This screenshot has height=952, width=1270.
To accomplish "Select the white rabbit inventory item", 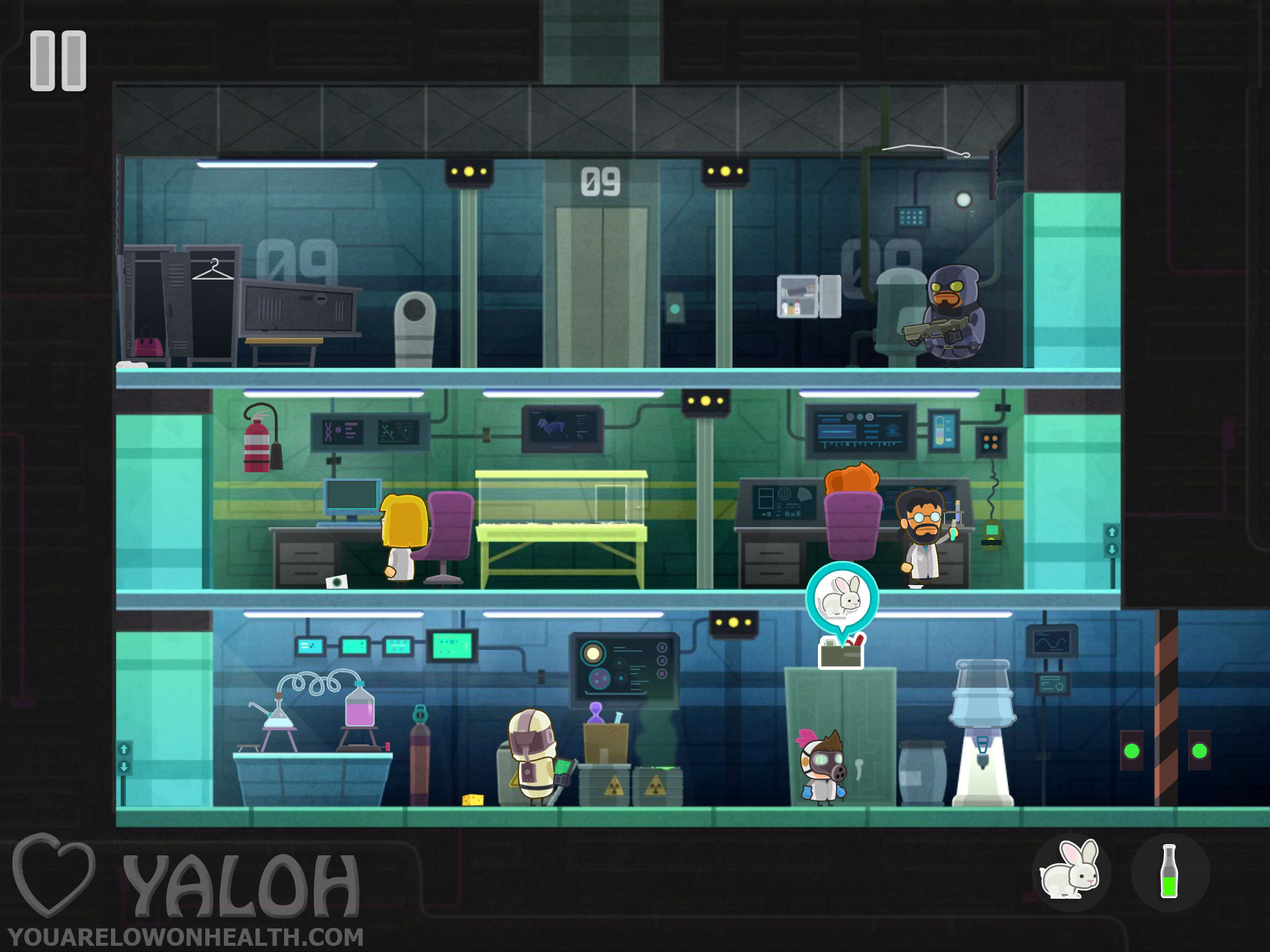I will (1071, 871).
